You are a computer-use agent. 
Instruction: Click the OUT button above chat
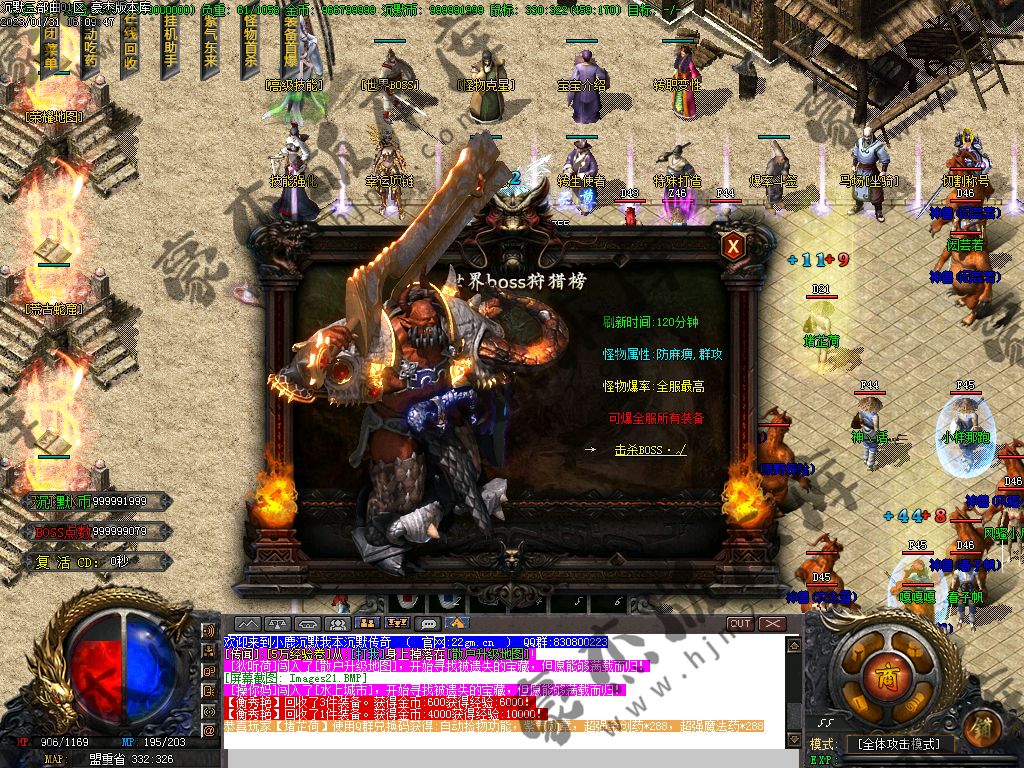740,623
